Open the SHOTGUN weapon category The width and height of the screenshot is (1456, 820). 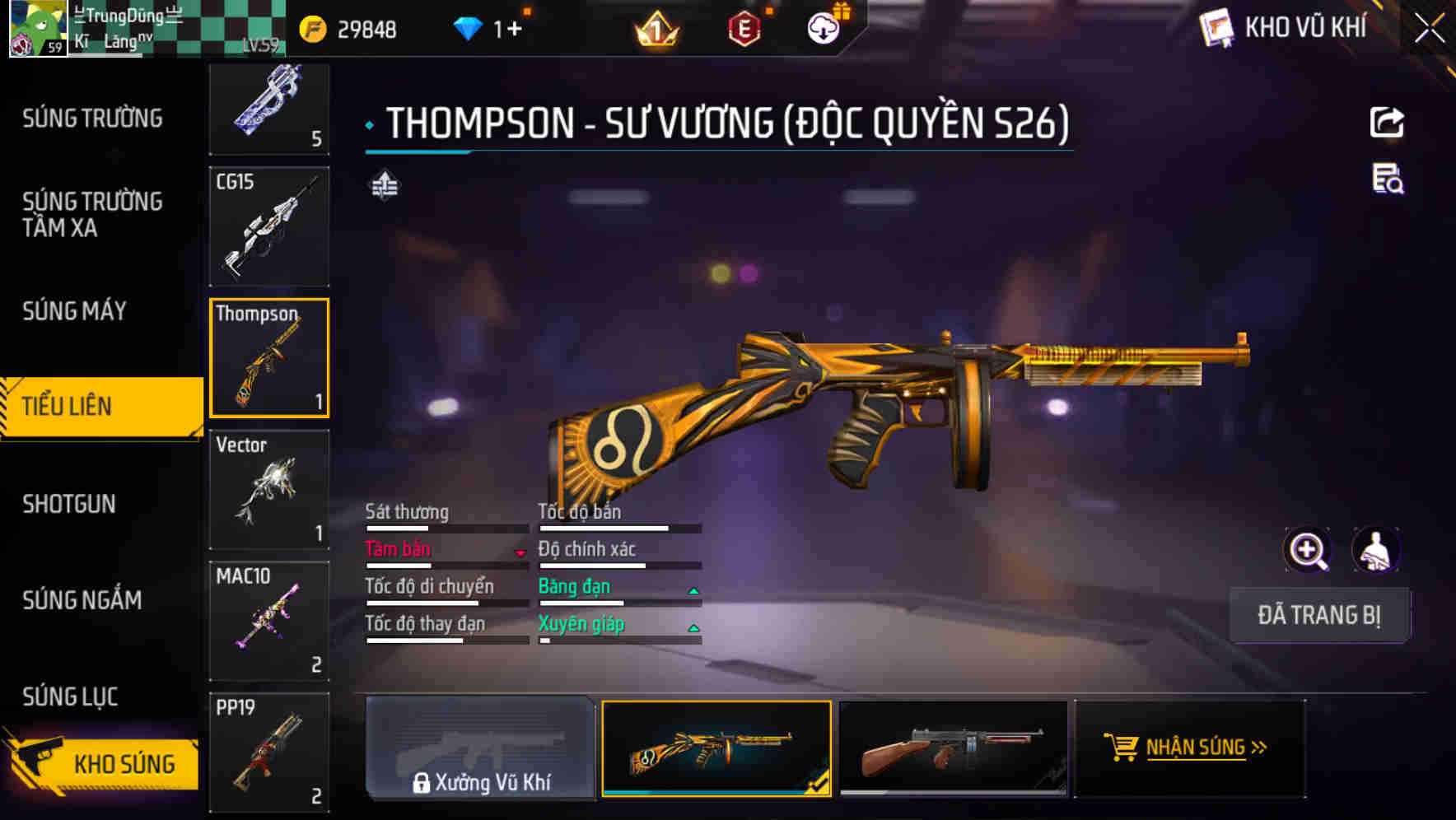click(70, 504)
